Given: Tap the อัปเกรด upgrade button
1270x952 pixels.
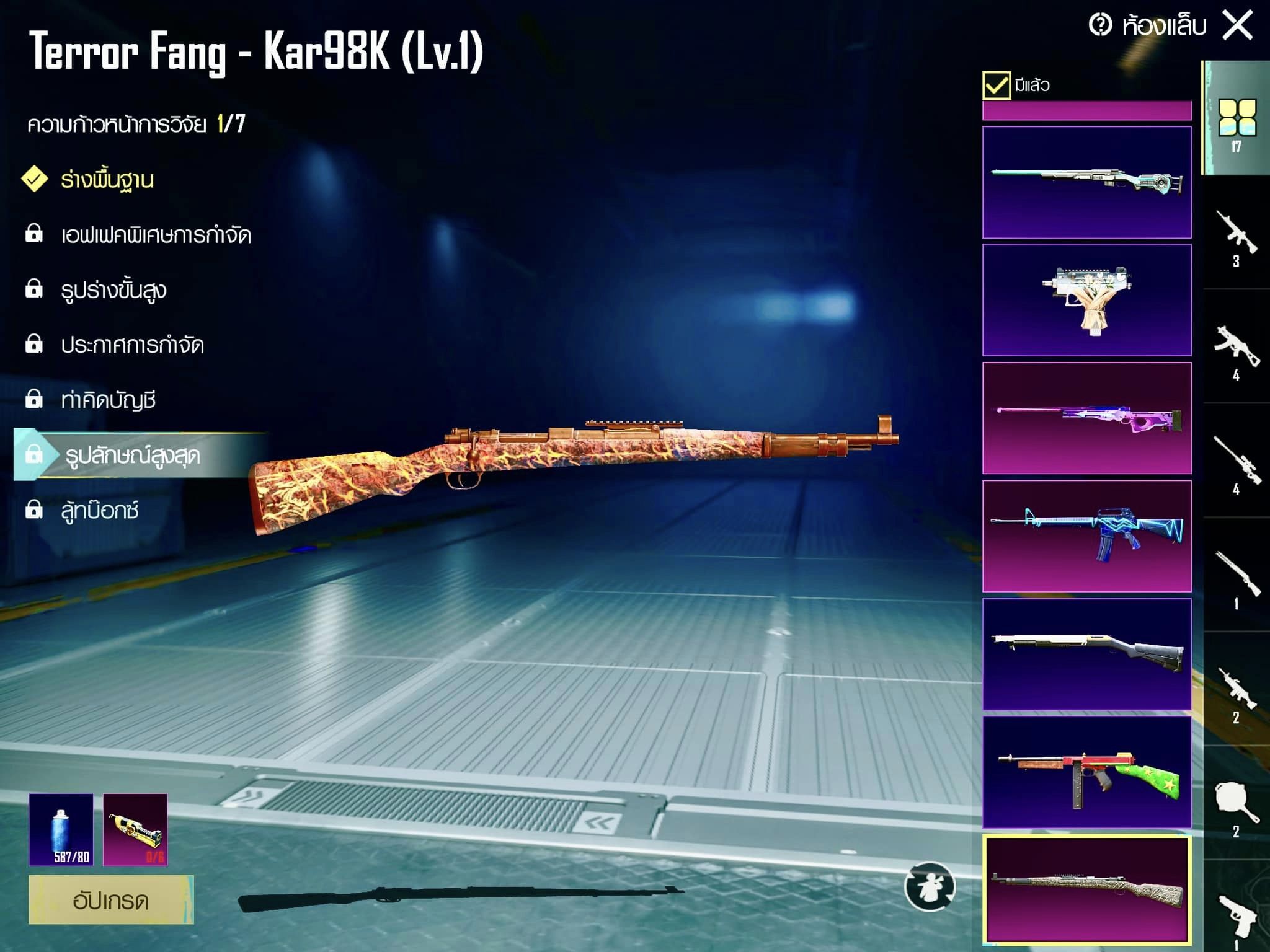Looking at the screenshot, I should point(111,899).
